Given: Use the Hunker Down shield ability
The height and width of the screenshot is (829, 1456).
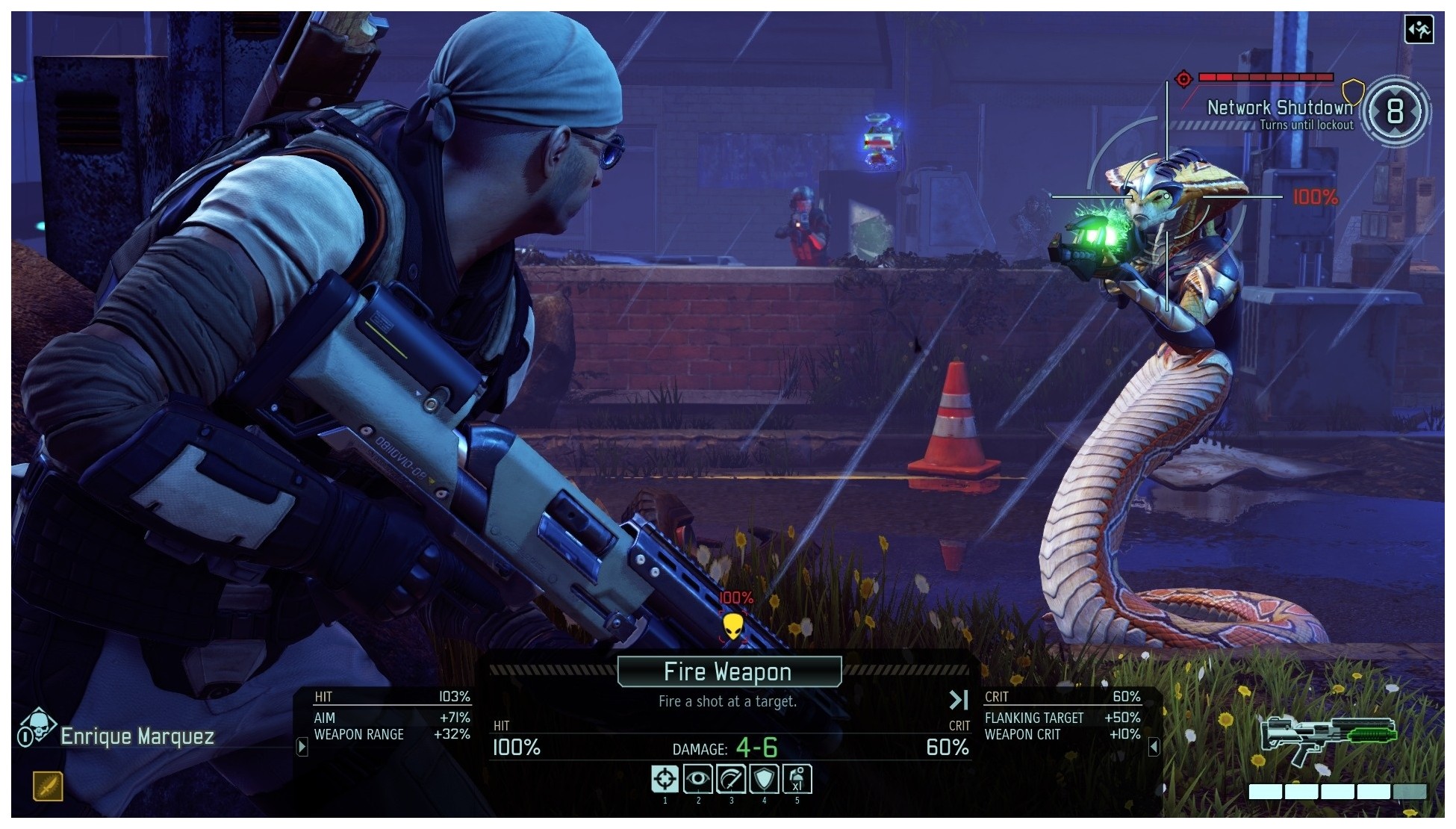Looking at the screenshot, I should [x=764, y=779].
